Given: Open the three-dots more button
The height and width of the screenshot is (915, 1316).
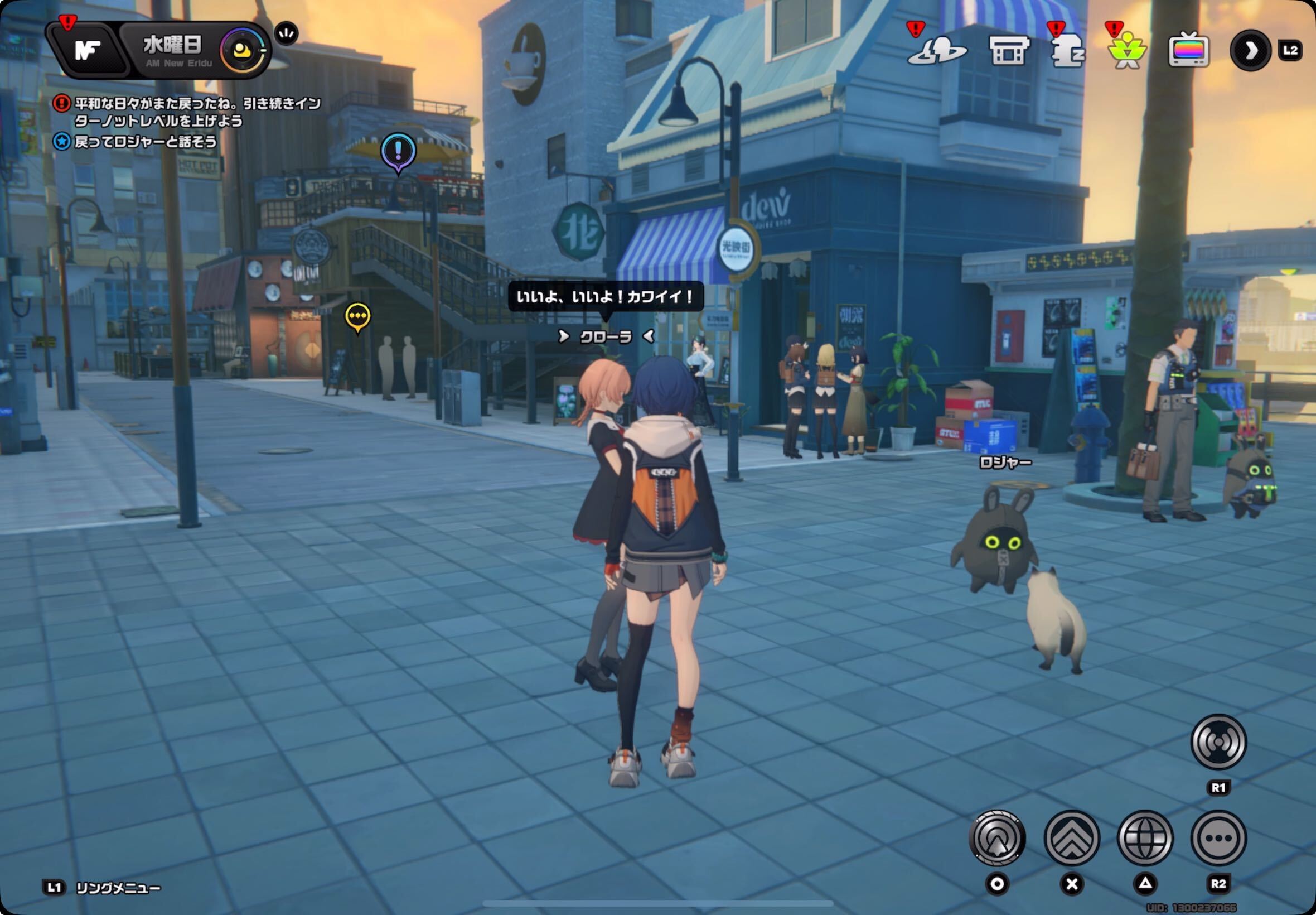Looking at the screenshot, I should (1218, 837).
